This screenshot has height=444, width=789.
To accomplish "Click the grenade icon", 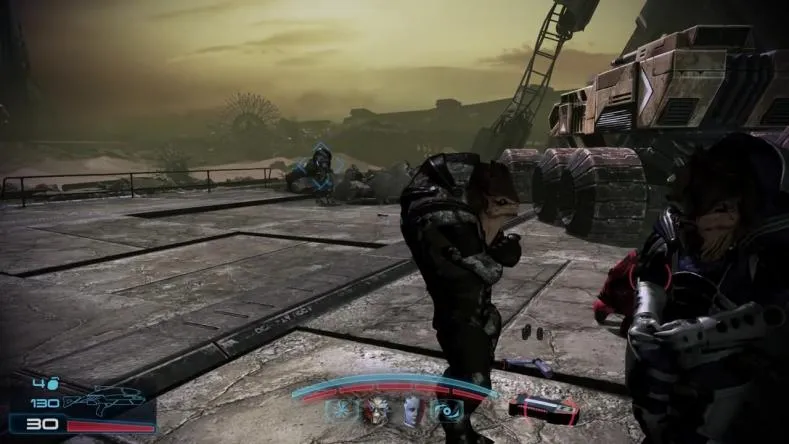I will click(54, 383).
